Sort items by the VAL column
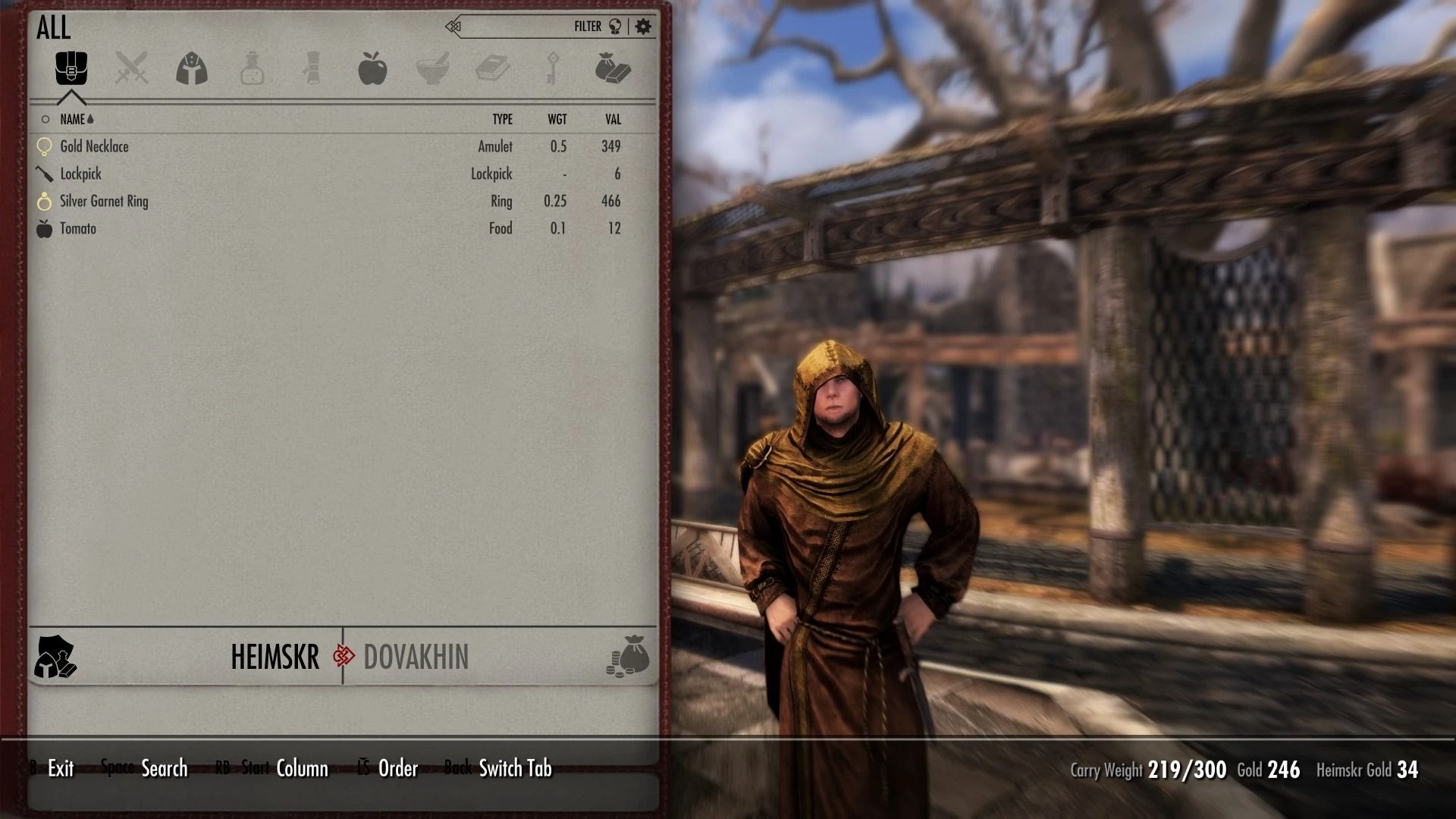This screenshot has height=819, width=1456. tap(612, 119)
